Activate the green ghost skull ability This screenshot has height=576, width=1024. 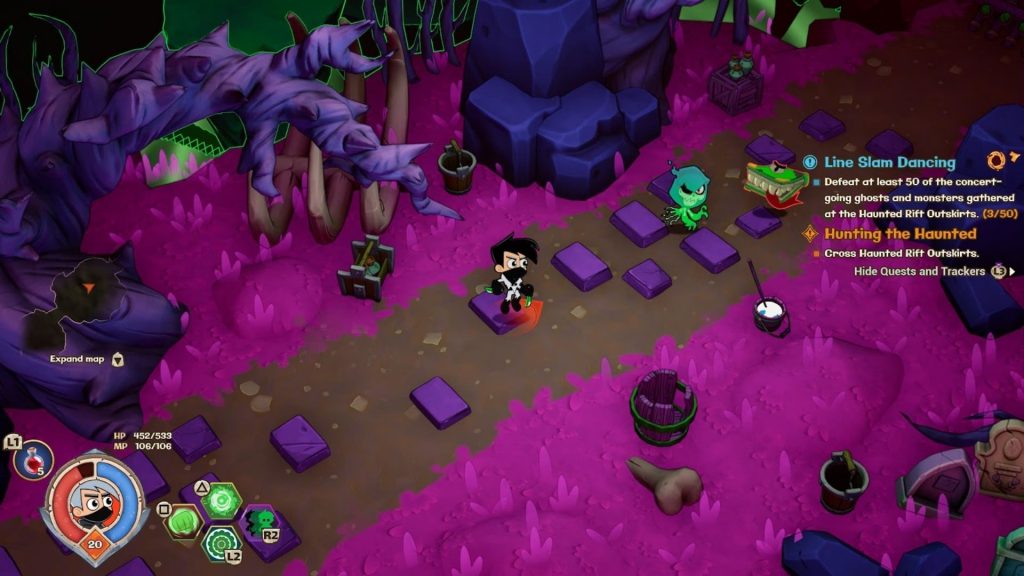pos(261,520)
